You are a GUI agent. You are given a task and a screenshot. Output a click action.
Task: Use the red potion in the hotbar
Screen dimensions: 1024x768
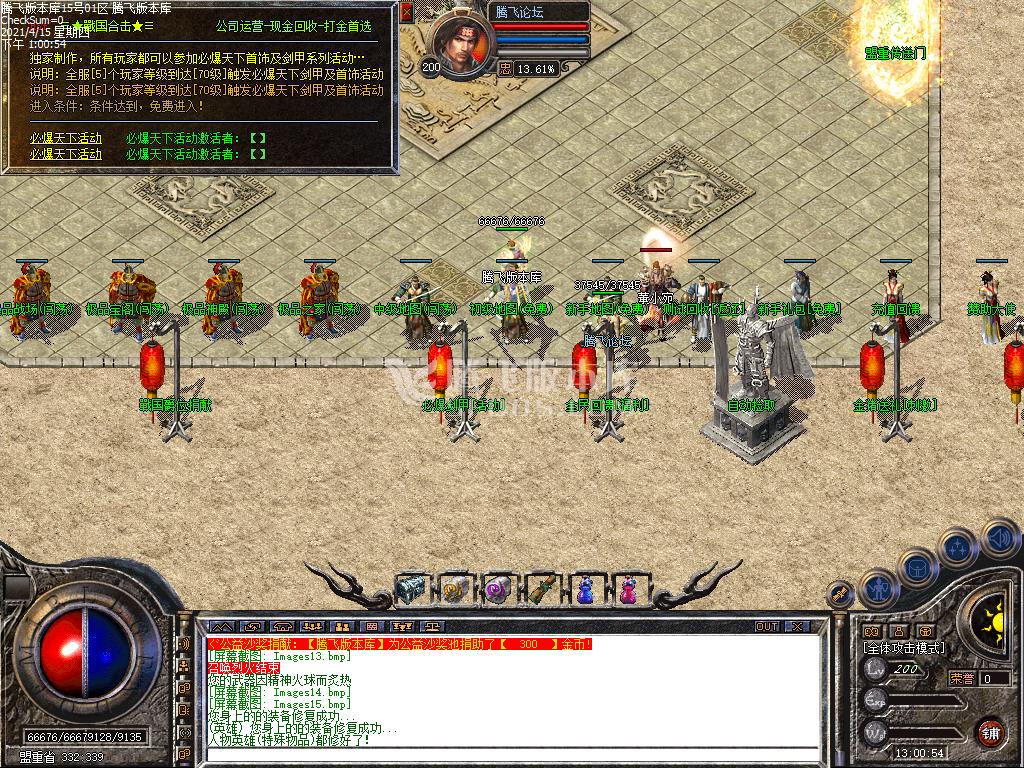628,590
